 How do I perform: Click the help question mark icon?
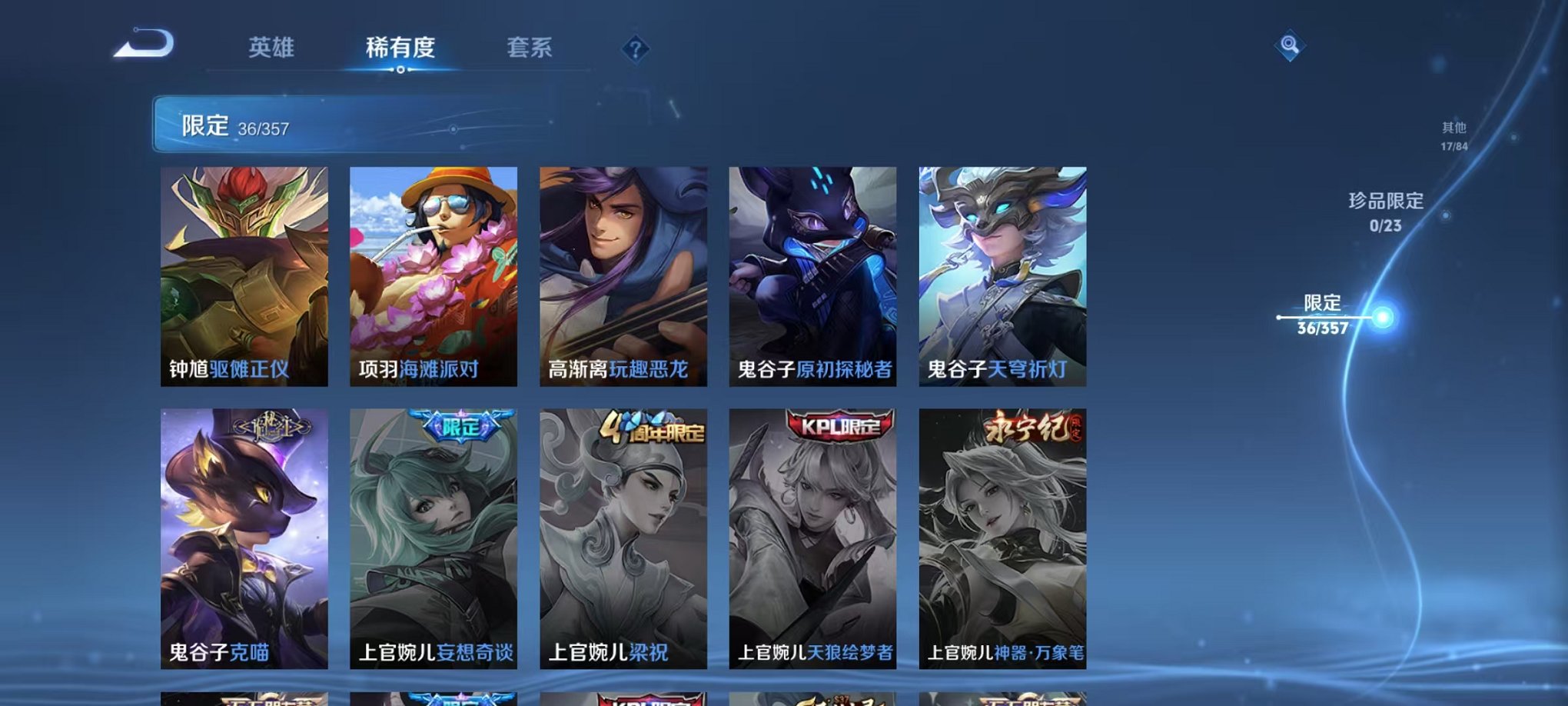(635, 49)
